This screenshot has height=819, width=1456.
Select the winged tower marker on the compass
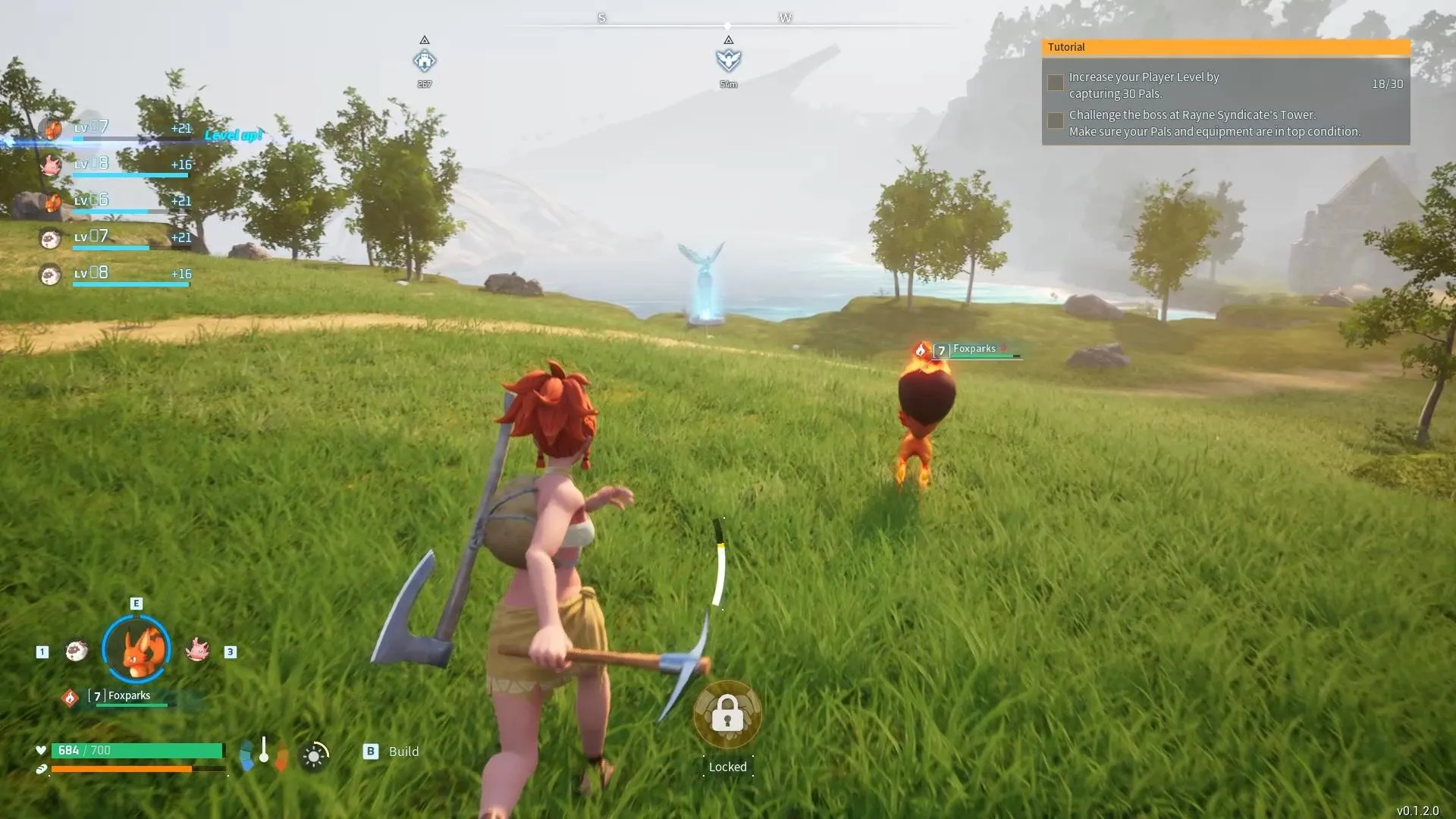pos(728,60)
